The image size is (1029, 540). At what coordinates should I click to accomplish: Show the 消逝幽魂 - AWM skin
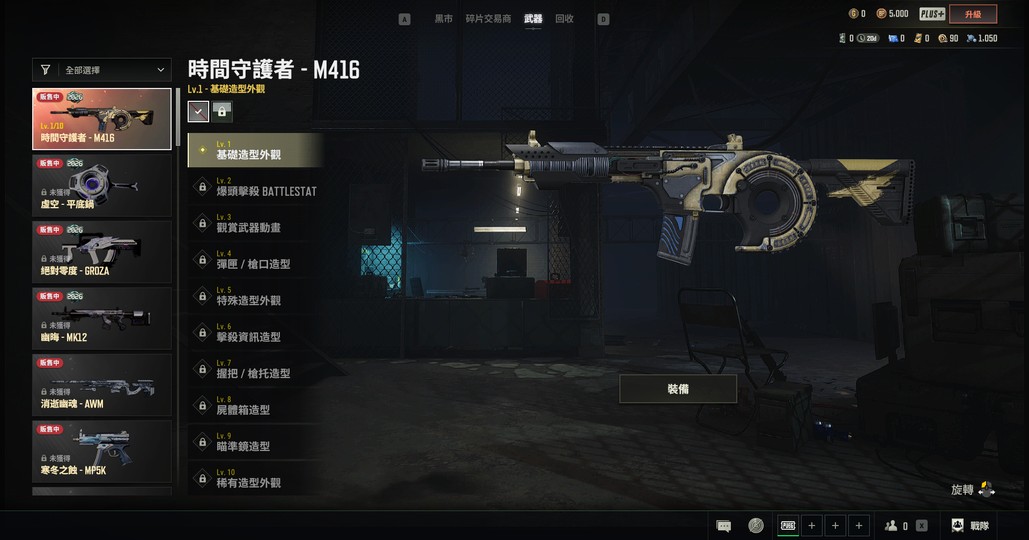tap(102, 384)
